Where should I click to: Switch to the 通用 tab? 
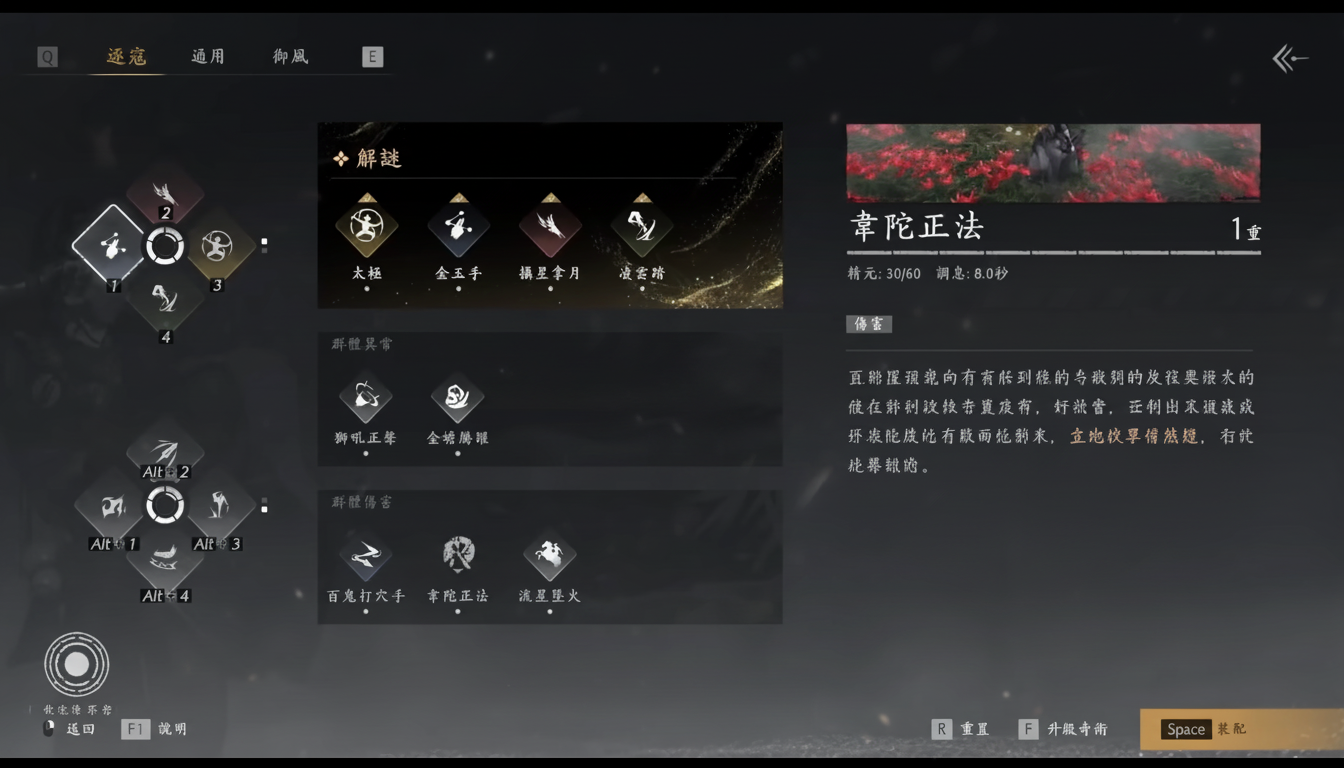point(207,57)
